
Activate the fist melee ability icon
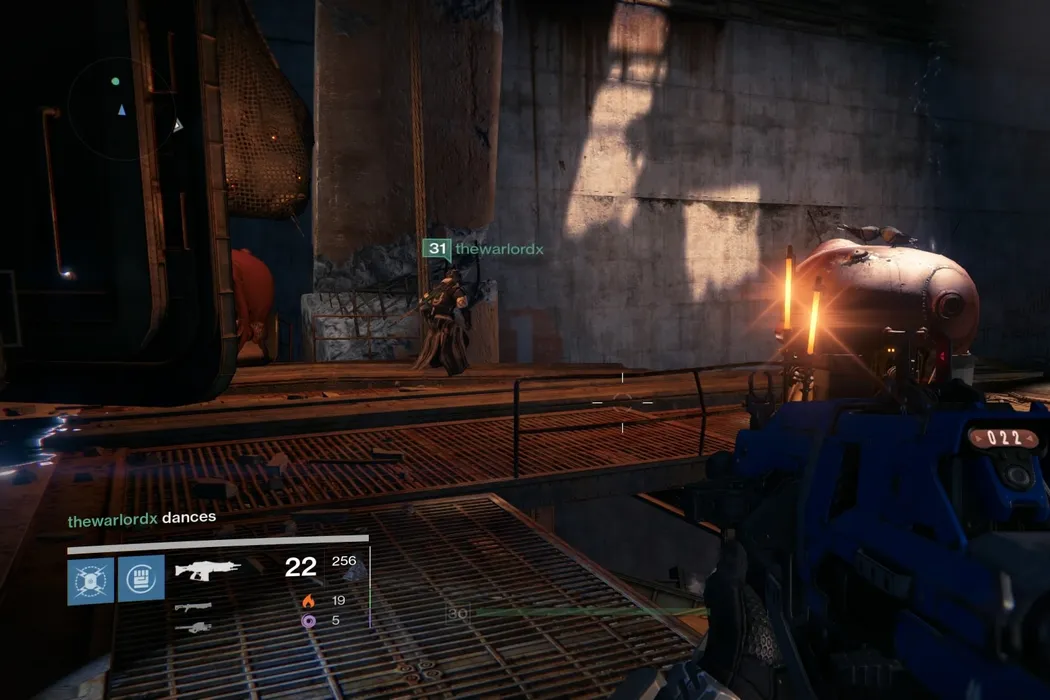coord(141,580)
